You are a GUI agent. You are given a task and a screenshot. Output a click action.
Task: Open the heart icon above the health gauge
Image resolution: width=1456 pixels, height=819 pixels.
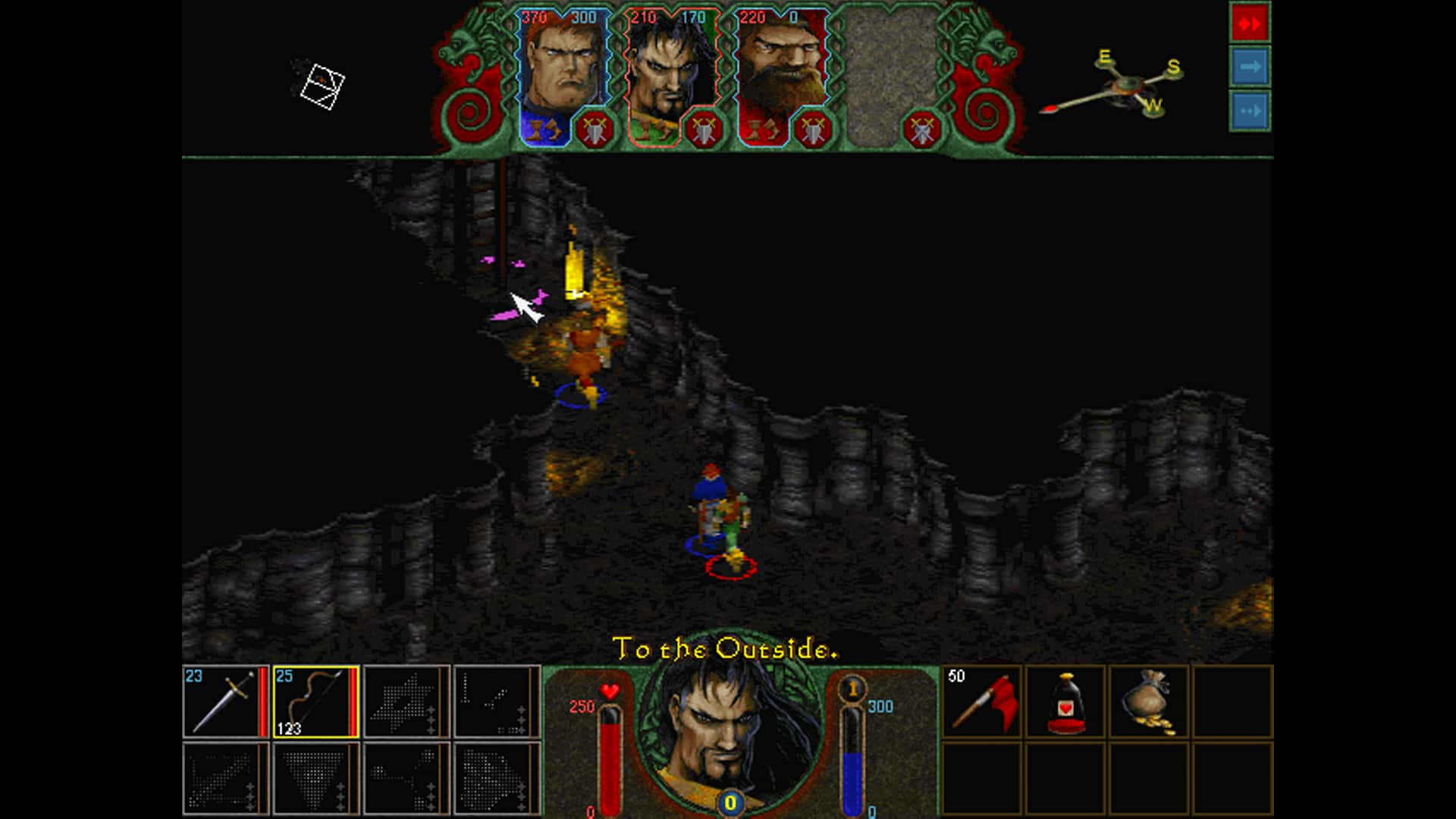pos(608,692)
